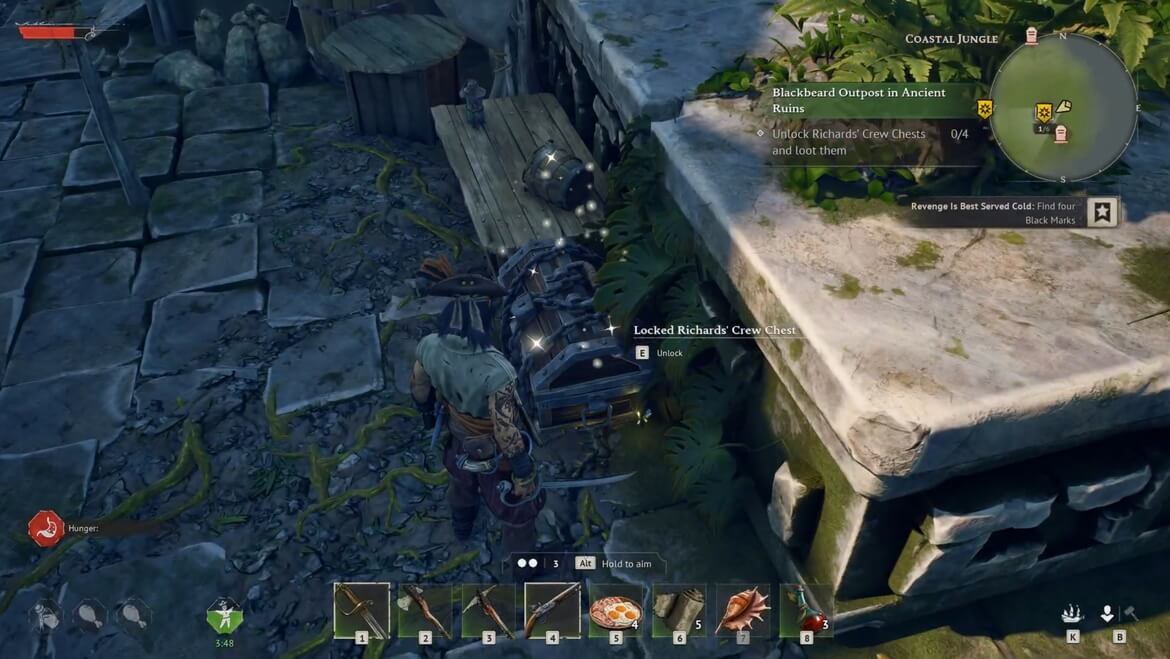Image resolution: width=1170 pixels, height=659 pixels.
Task: Open the circular Coastal Jungle minimap
Action: coord(1063,109)
